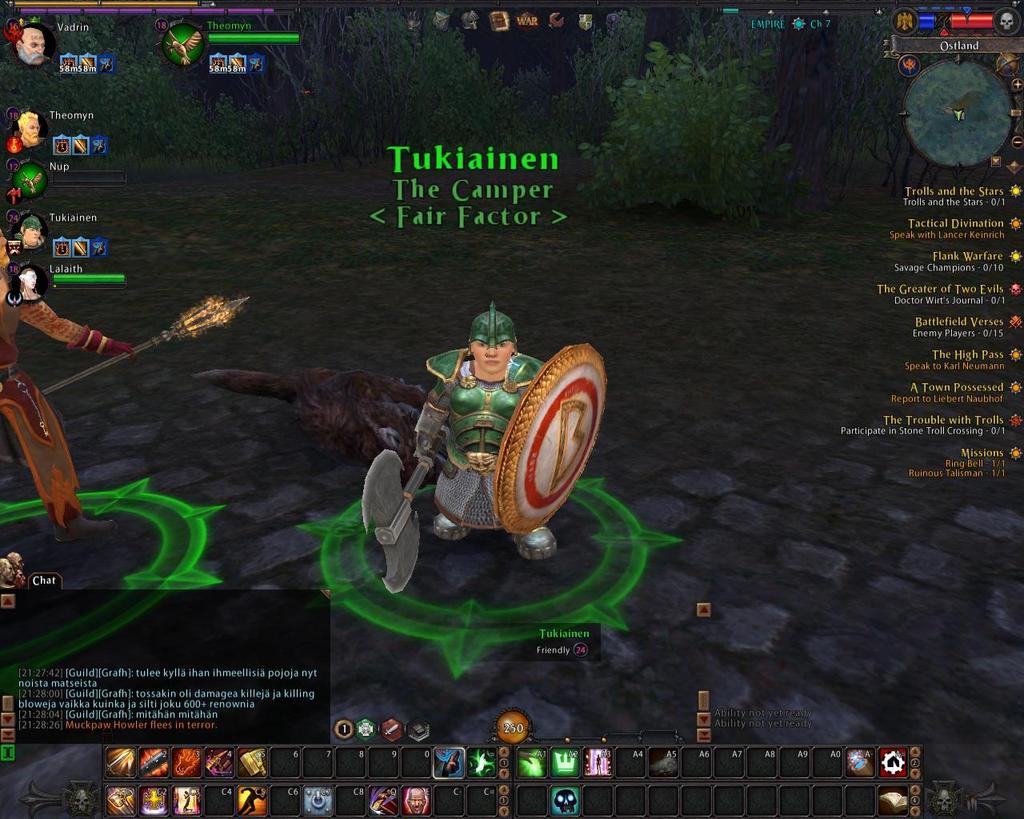This screenshot has height=819, width=1024.
Task: Select party member Nup's portrait
Action: pos(32,181)
